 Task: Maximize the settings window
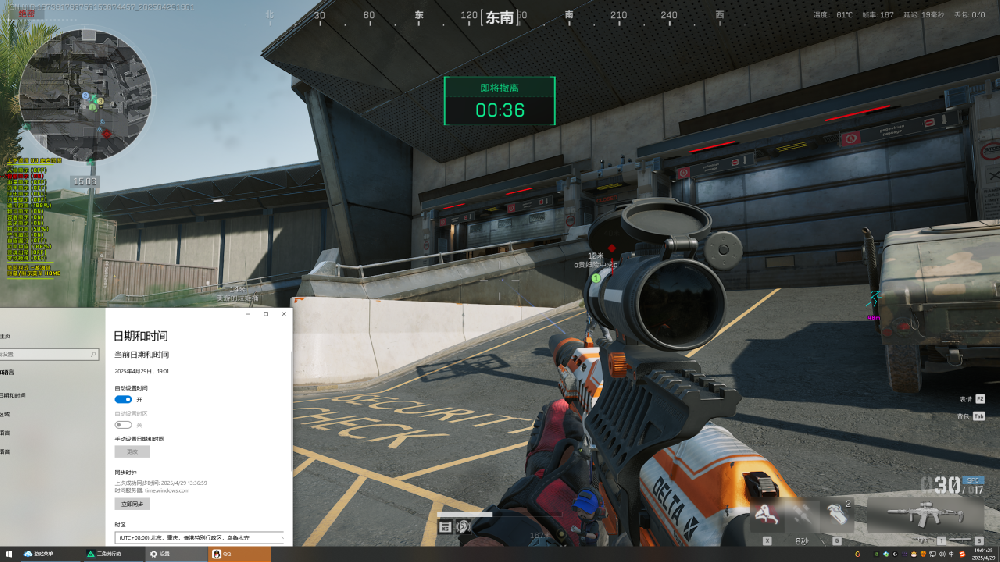266,314
